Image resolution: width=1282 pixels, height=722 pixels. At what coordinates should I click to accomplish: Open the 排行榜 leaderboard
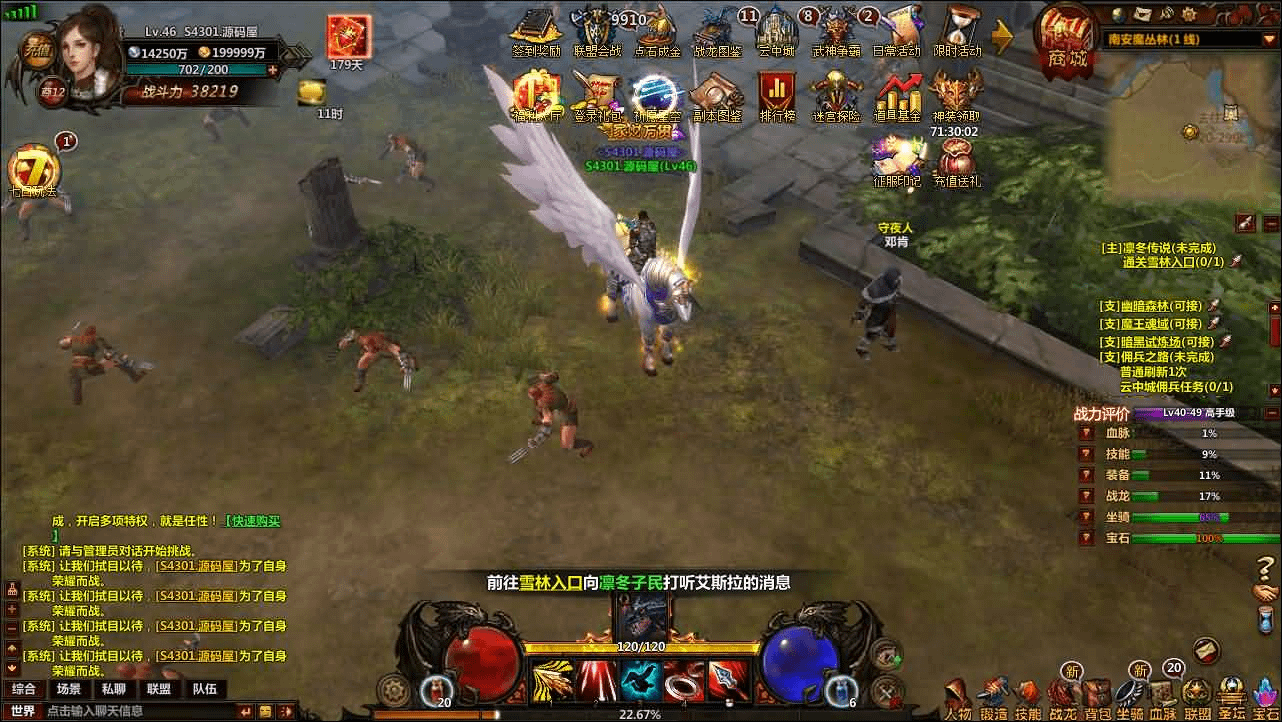pos(777,97)
